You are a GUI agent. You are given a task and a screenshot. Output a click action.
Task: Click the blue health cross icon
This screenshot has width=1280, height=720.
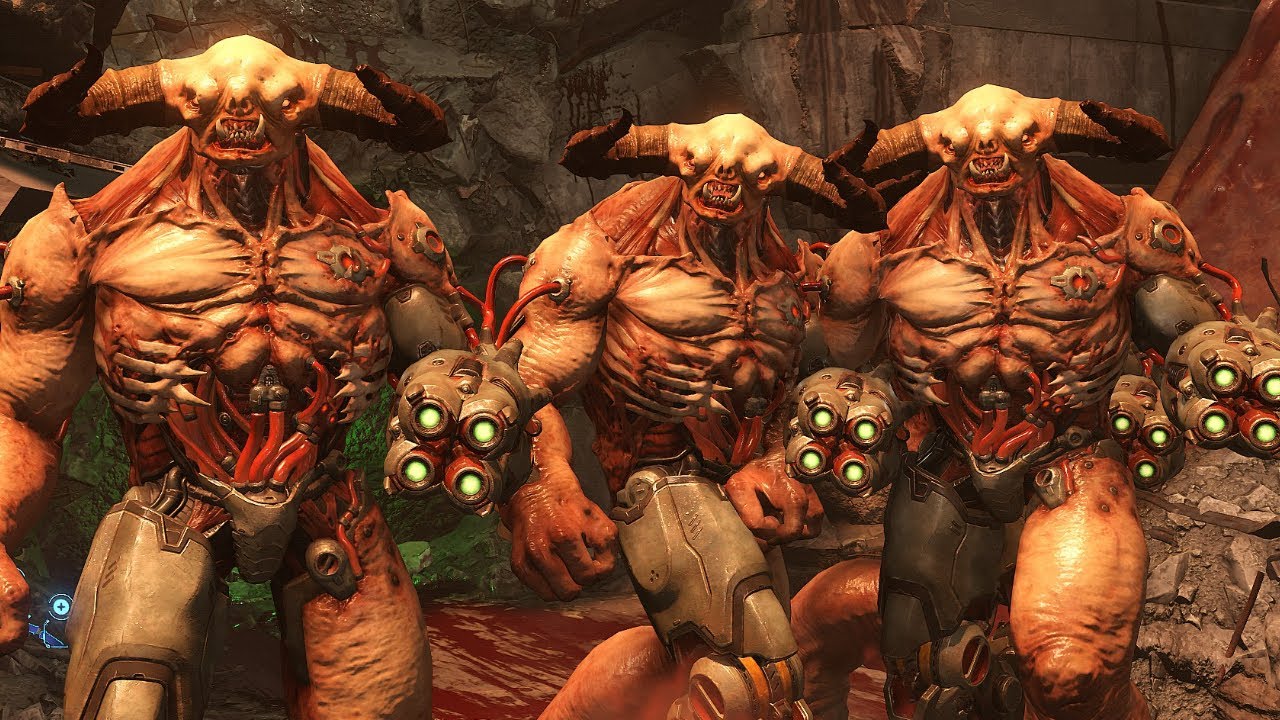tap(61, 605)
